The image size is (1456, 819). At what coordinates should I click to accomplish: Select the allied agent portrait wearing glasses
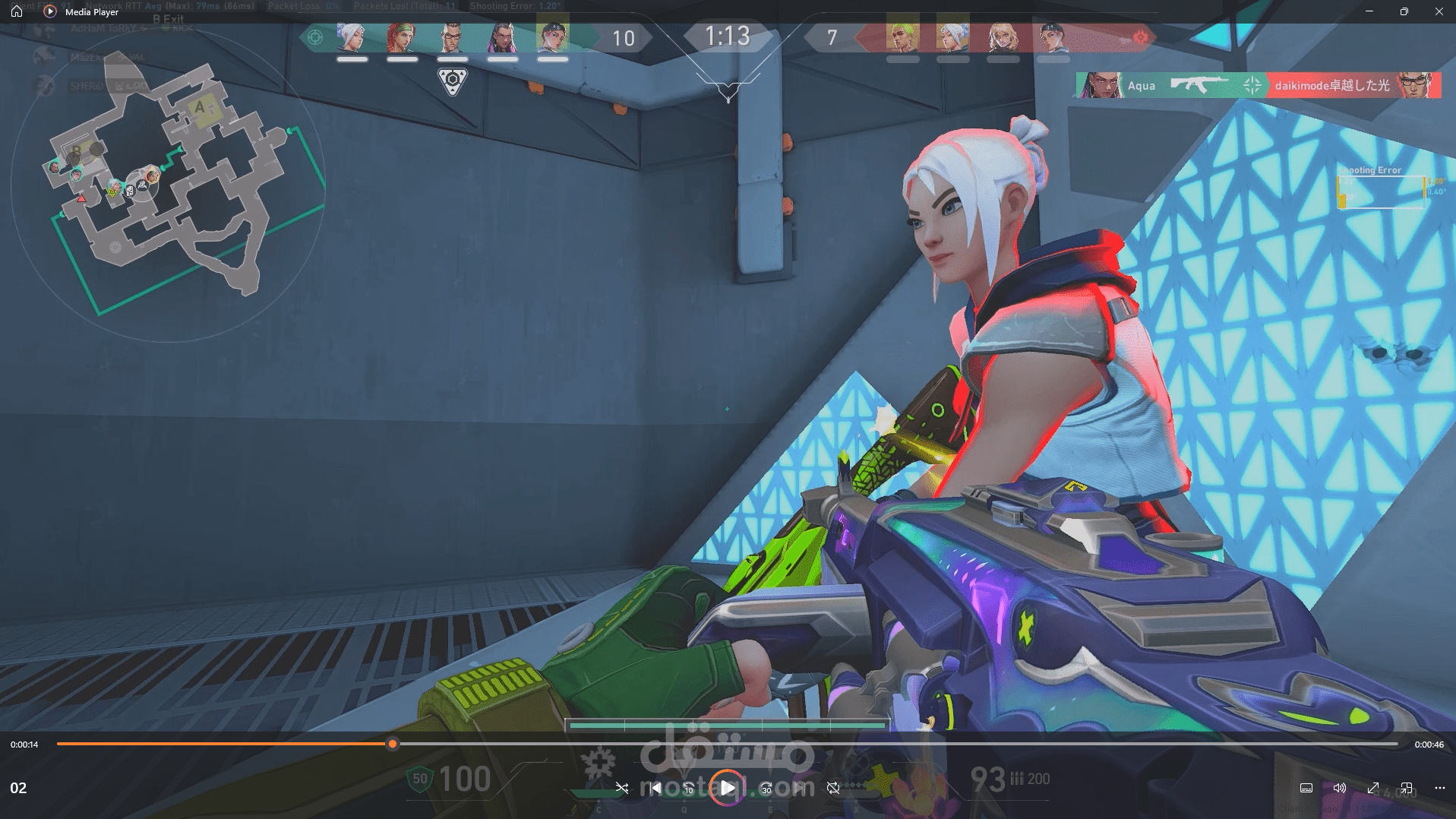[x=452, y=37]
